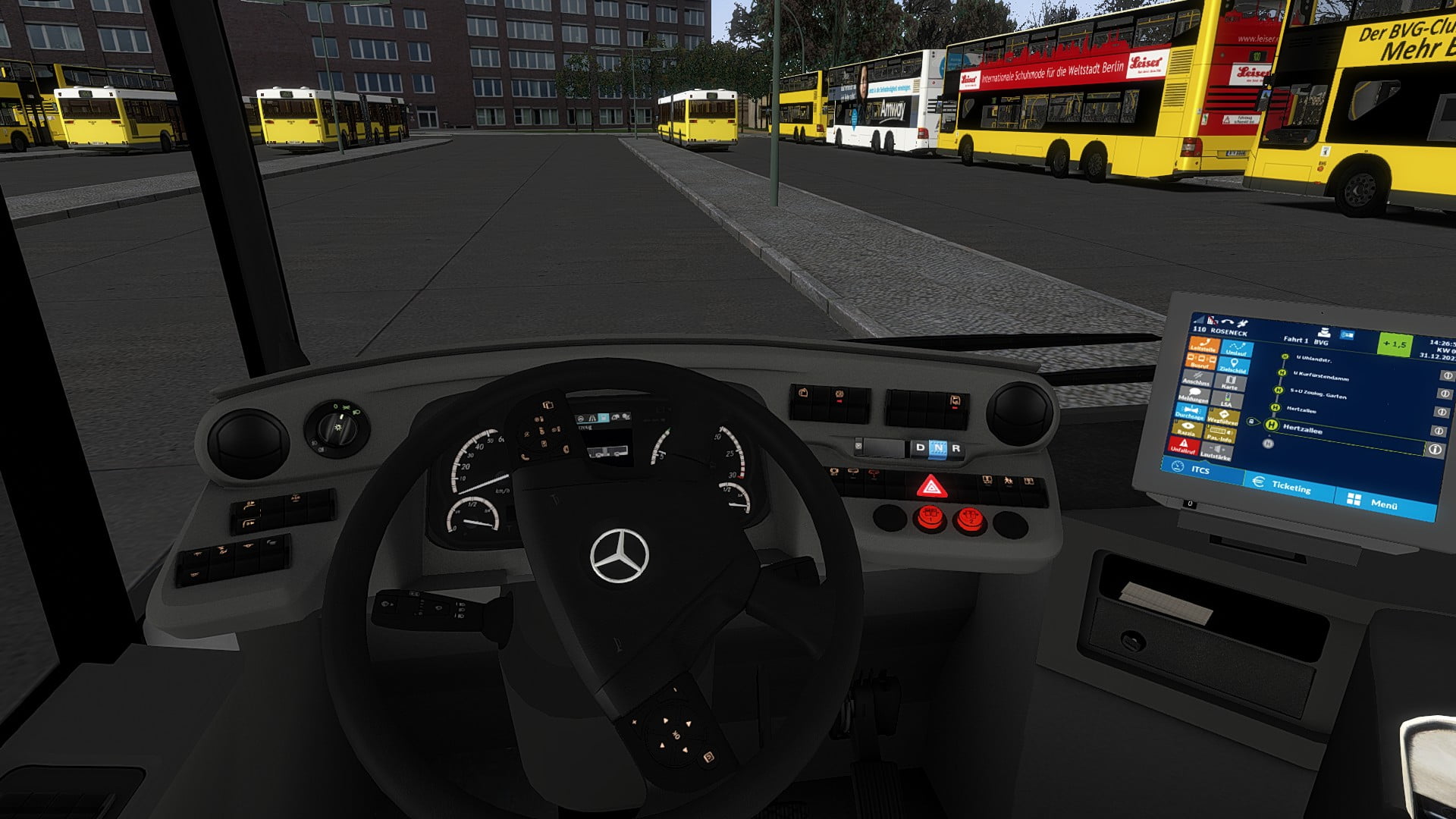This screenshot has height=819, width=1456.
Task: Open door 1 with the red button
Action: coord(930,519)
